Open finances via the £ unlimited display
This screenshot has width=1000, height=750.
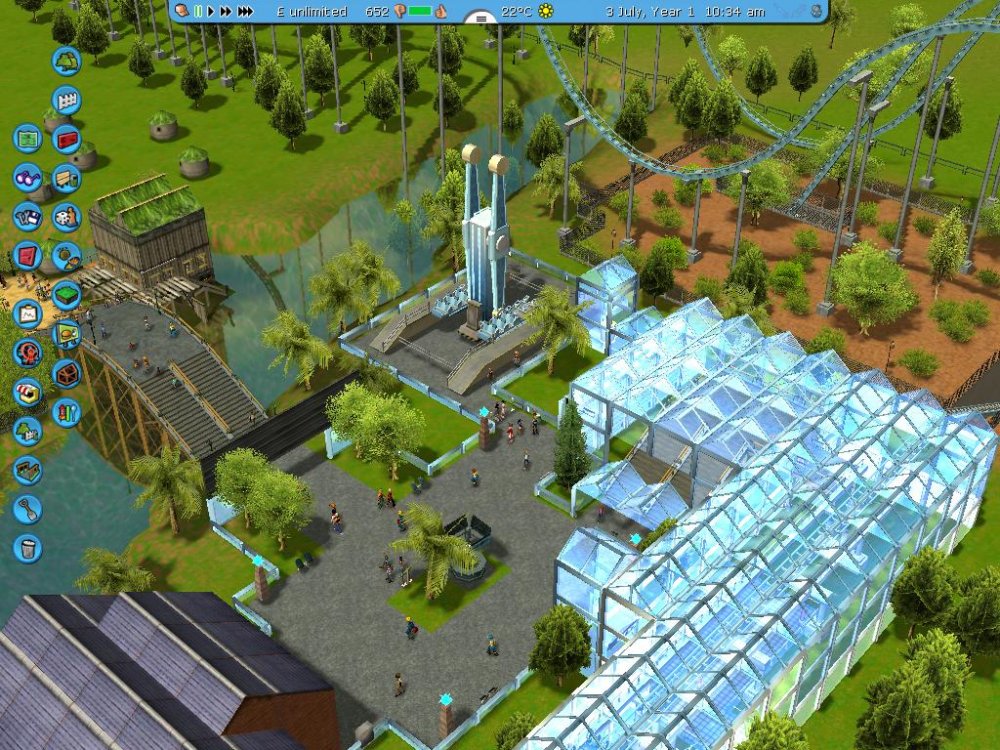pos(312,11)
